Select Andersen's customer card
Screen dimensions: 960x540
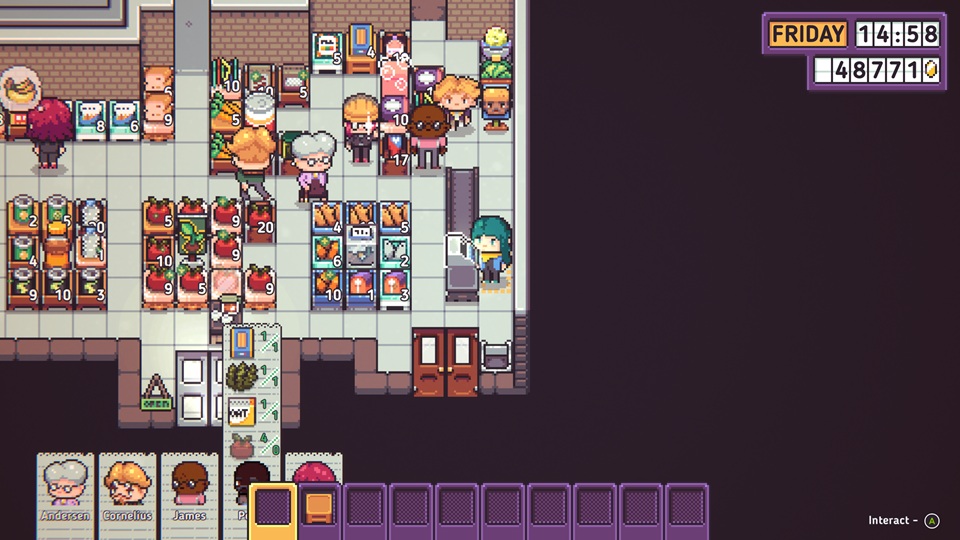click(66, 488)
